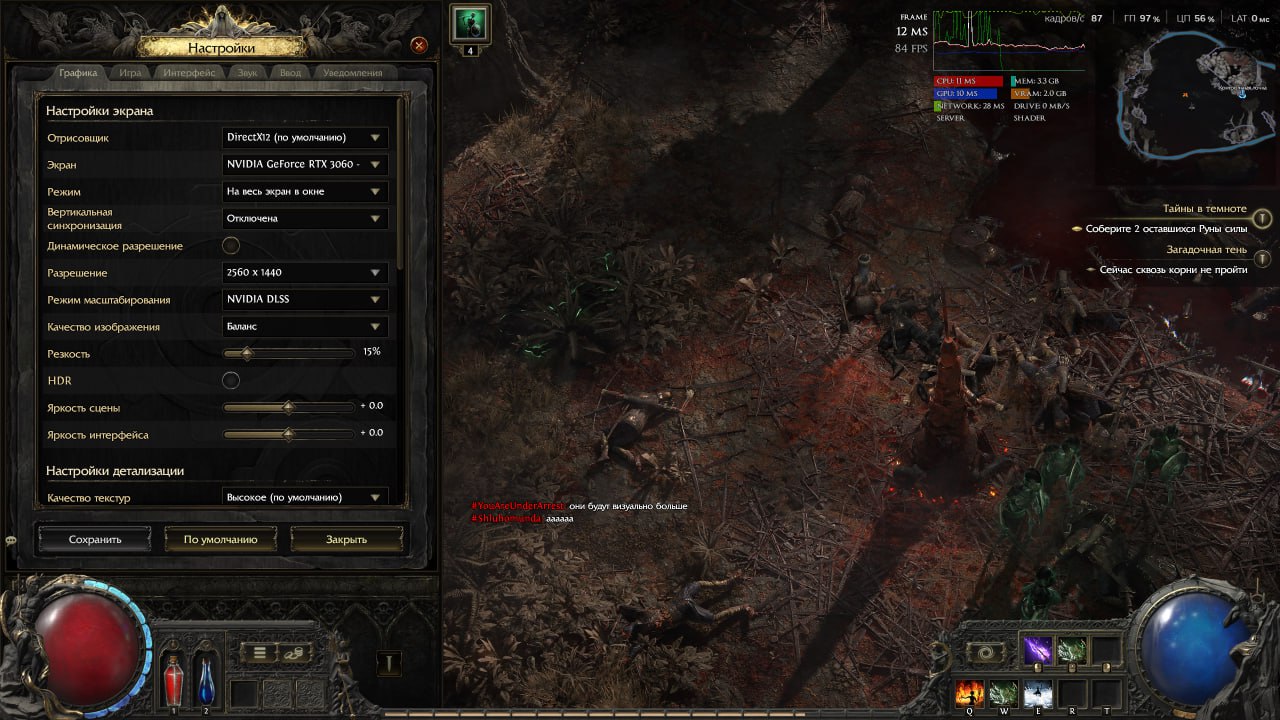Select the Звук tab
Image resolution: width=1280 pixels, height=720 pixels.
(x=247, y=73)
